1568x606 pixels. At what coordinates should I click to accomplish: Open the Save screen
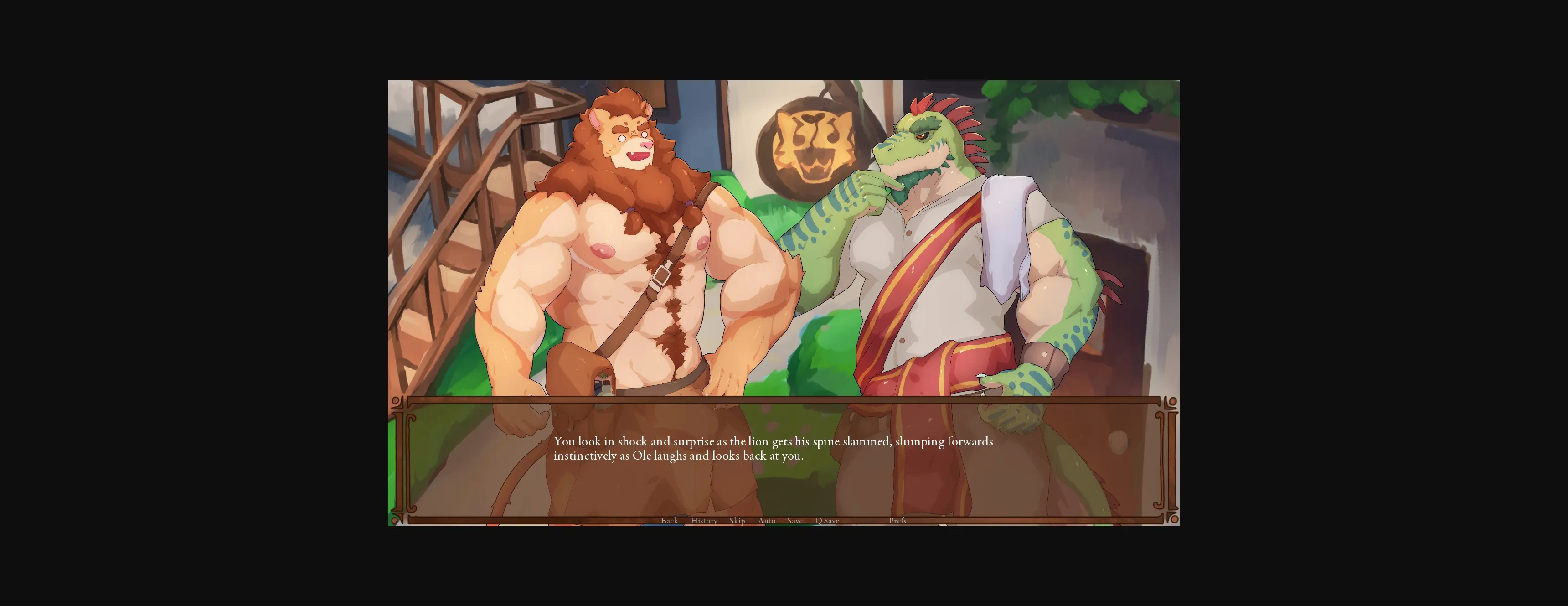click(795, 521)
